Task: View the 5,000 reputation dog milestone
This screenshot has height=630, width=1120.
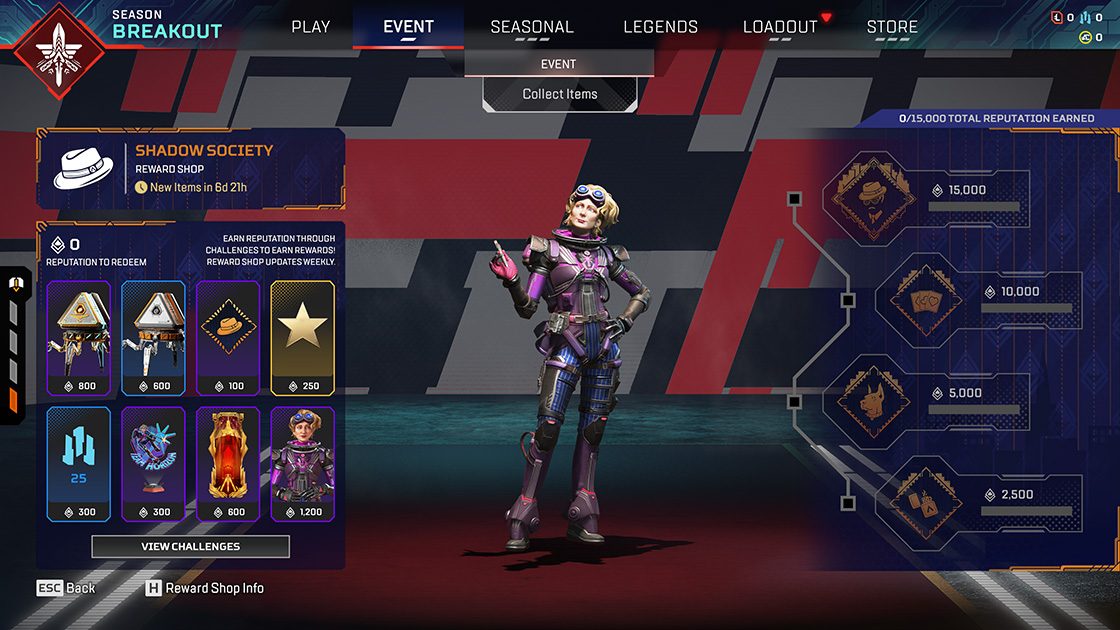Action: (x=872, y=400)
